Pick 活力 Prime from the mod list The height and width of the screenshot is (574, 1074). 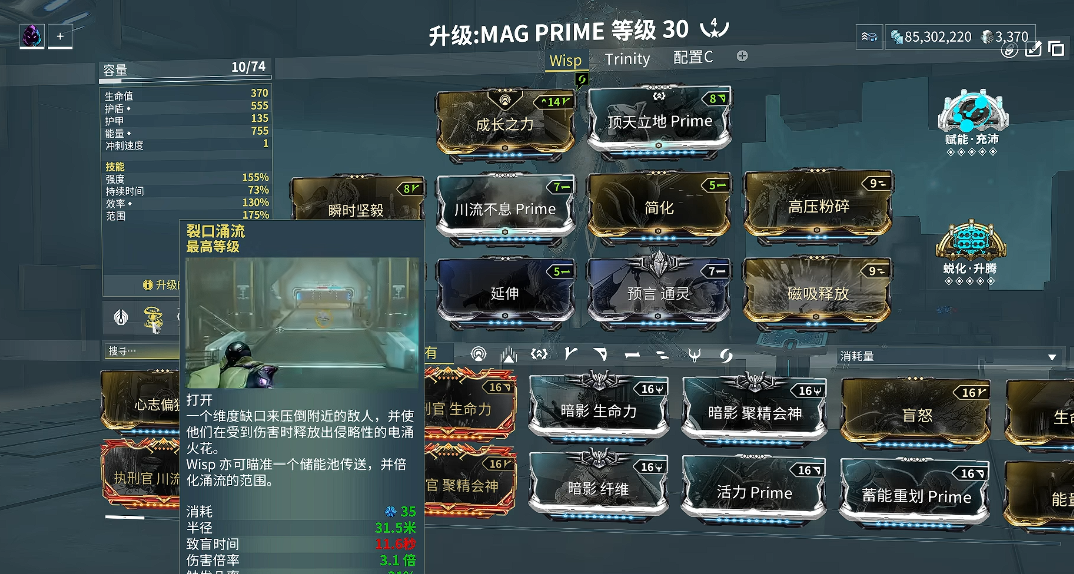point(754,491)
